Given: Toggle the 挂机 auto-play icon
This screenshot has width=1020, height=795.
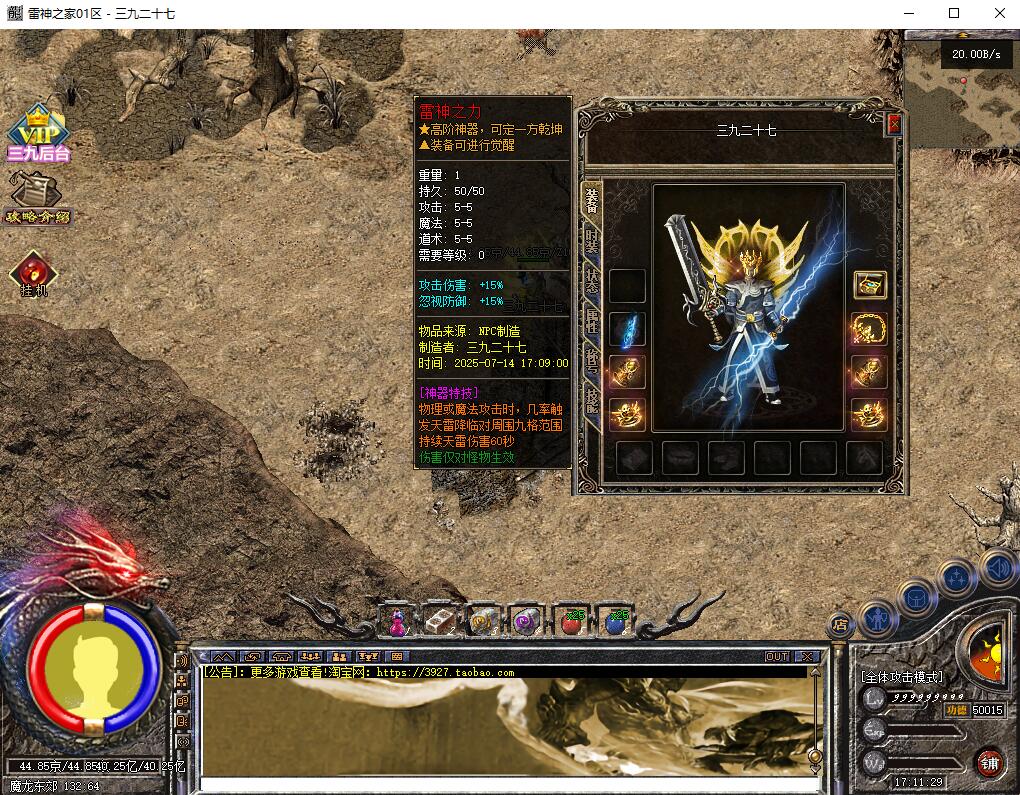Looking at the screenshot, I should point(34,273).
